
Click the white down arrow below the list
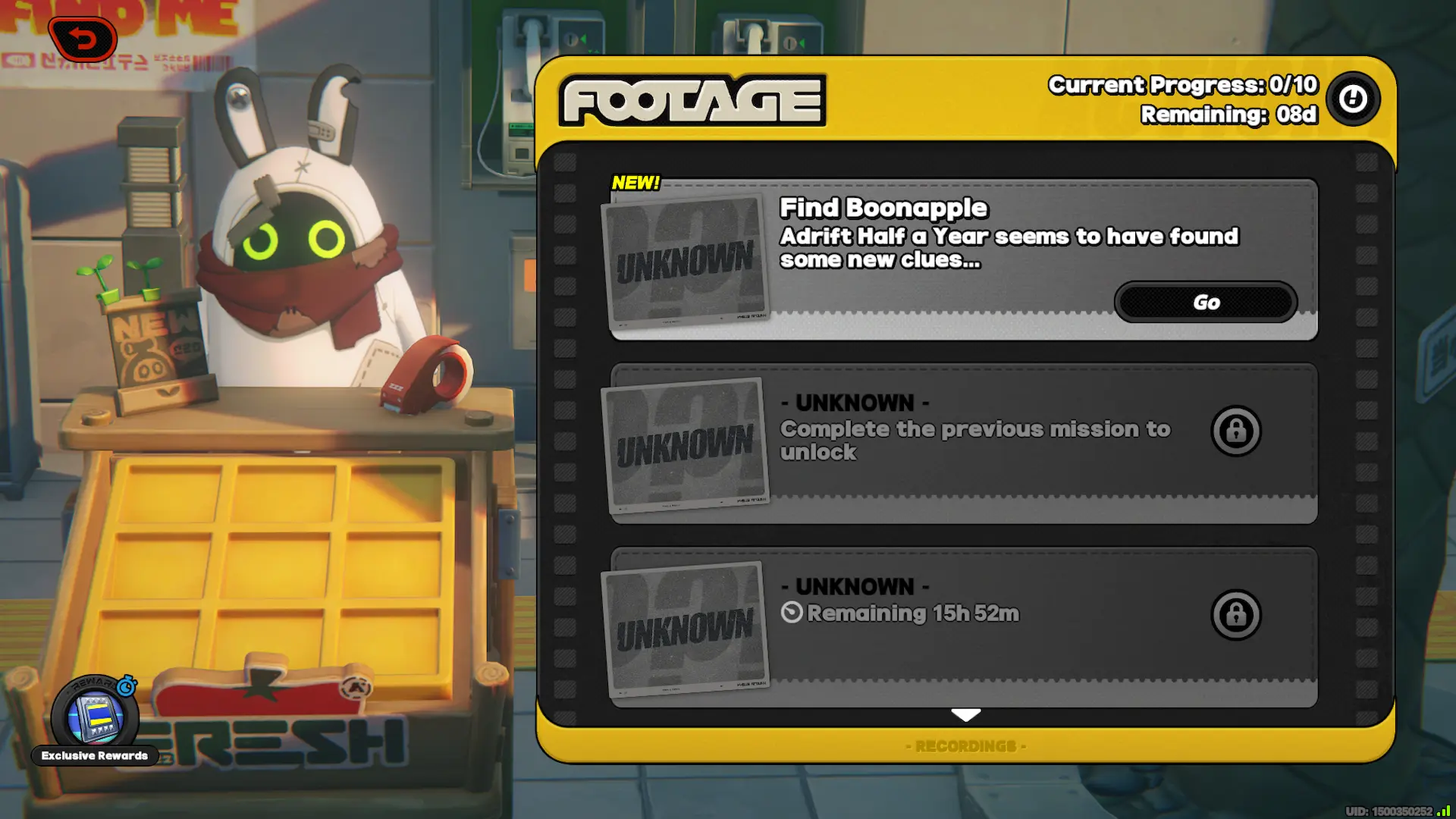965,714
